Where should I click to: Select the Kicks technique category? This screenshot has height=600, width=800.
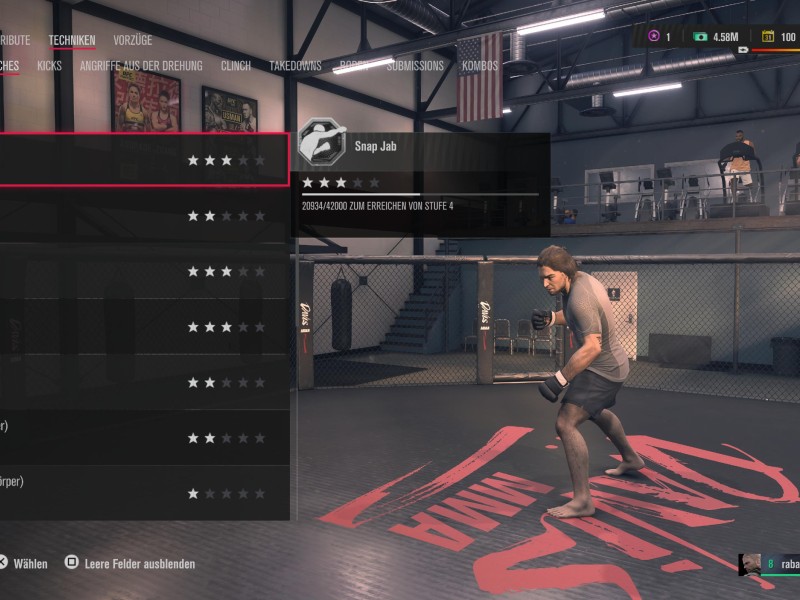[x=49, y=66]
